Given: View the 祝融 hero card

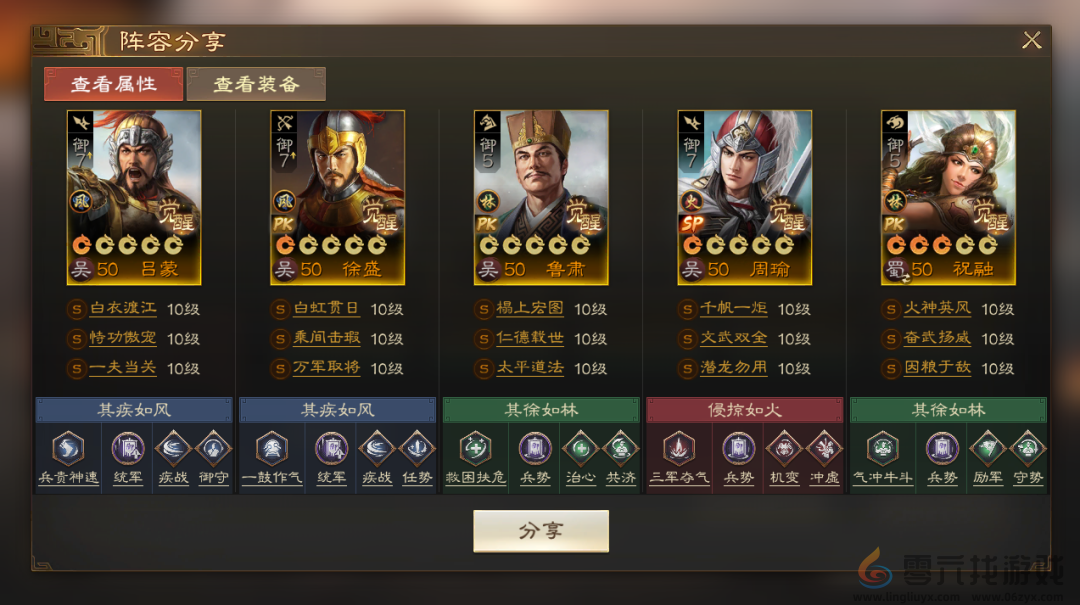Looking at the screenshot, I should coord(948,197).
